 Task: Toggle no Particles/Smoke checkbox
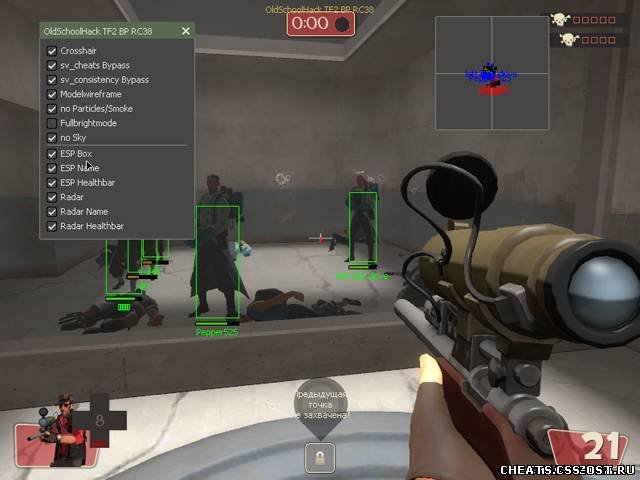tap(52, 108)
